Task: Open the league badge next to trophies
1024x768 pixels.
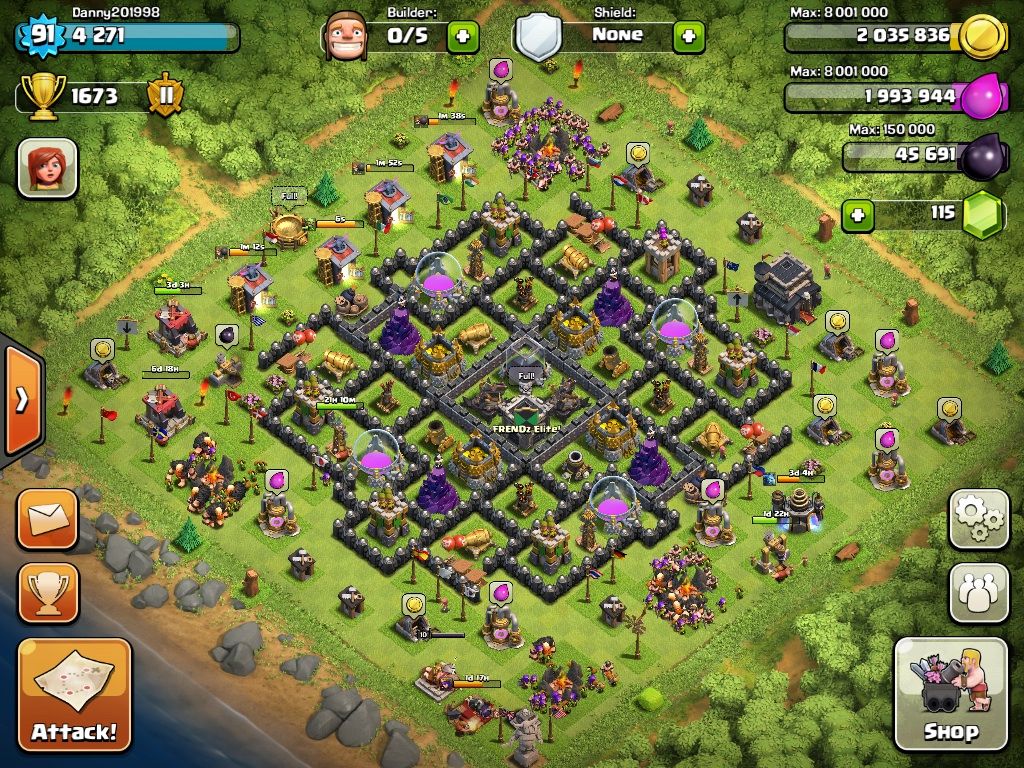Action: pyautogui.click(x=164, y=96)
